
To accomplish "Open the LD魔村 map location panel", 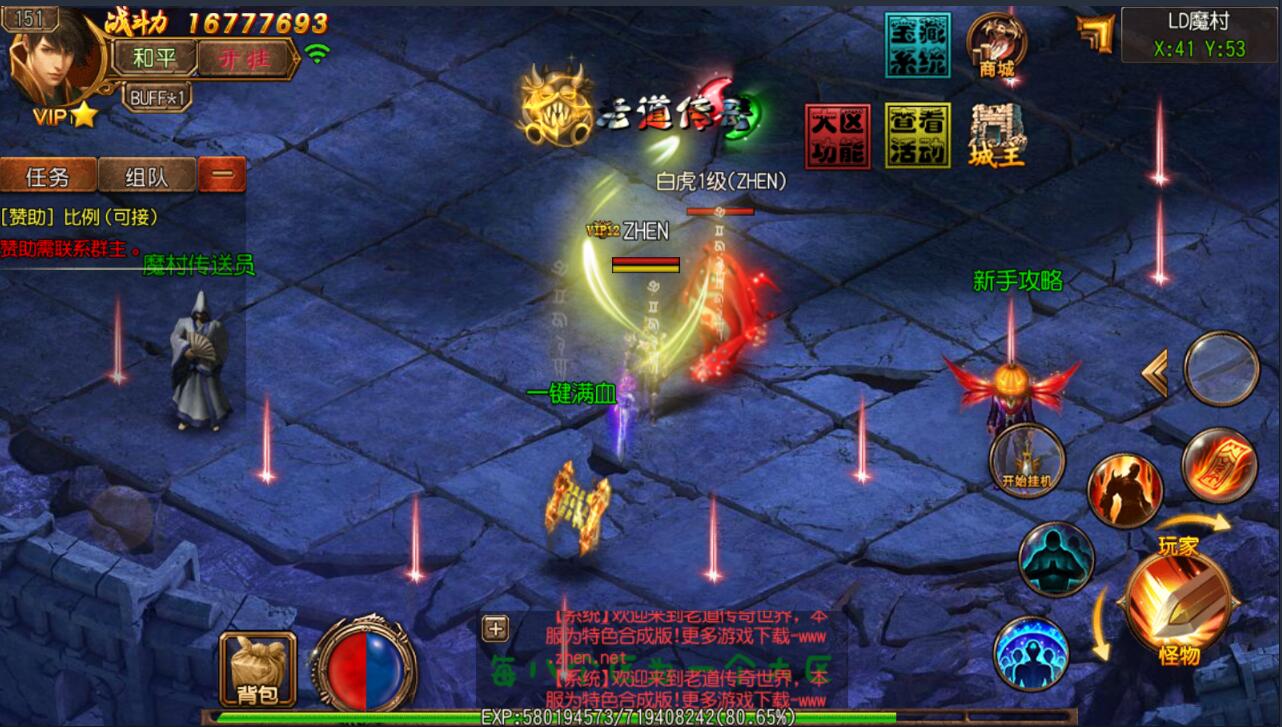I will coord(1199,35).
